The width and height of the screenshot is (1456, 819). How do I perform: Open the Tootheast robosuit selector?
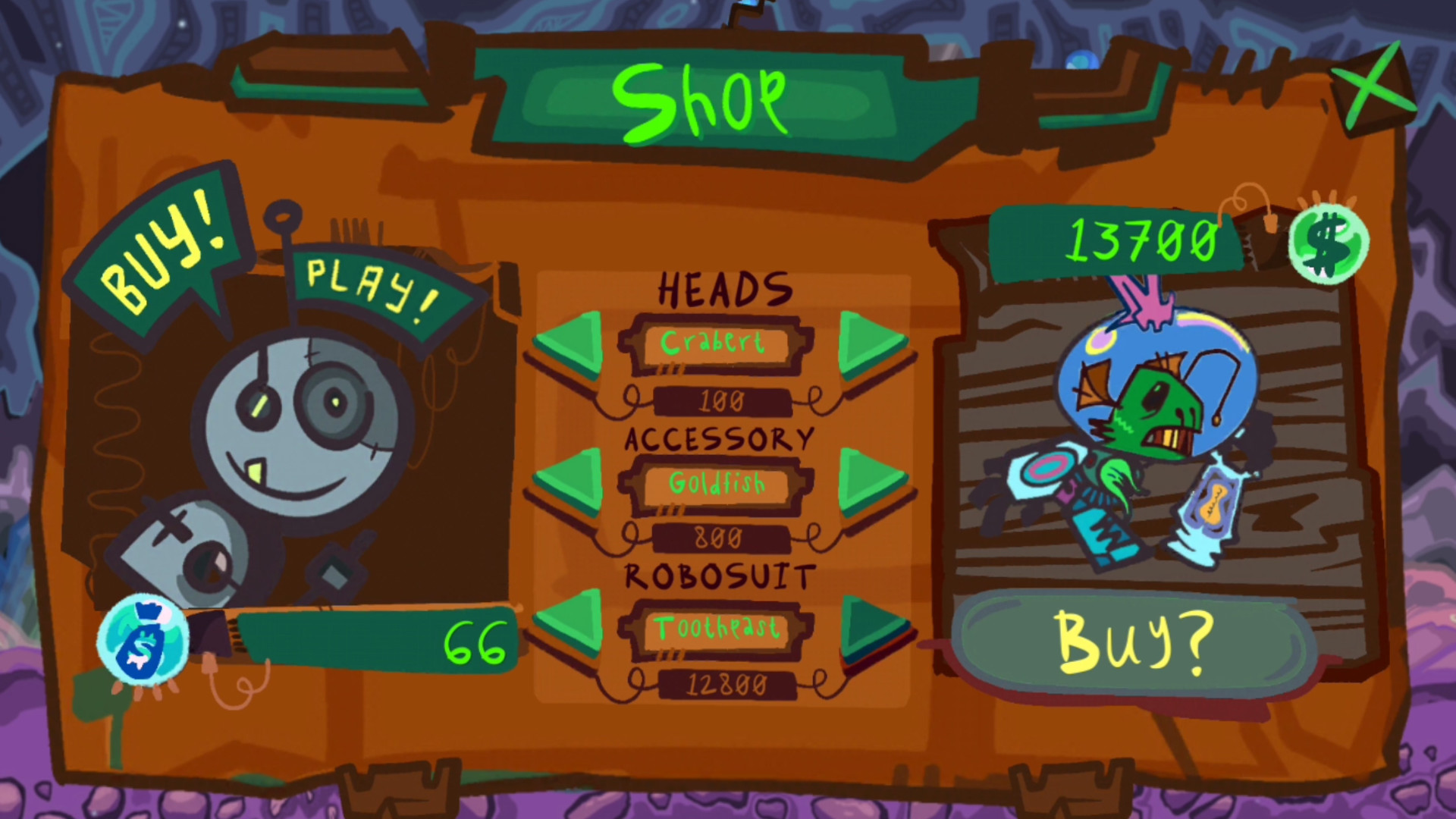718,629
